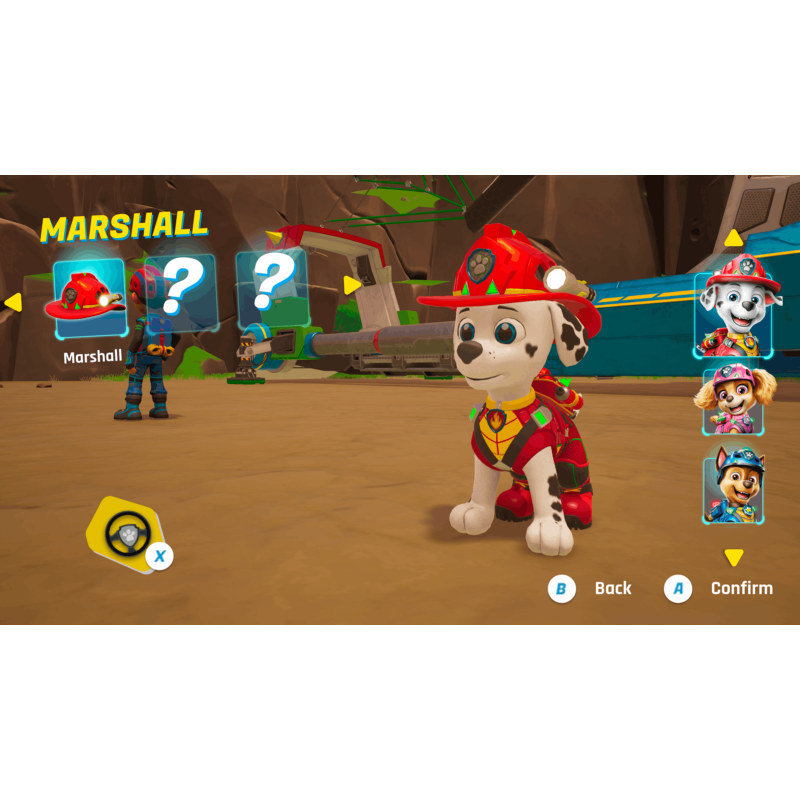The image size is (800, 800).
Task: Select Chase's portrait in the pup list
Action: coord(734,485)
